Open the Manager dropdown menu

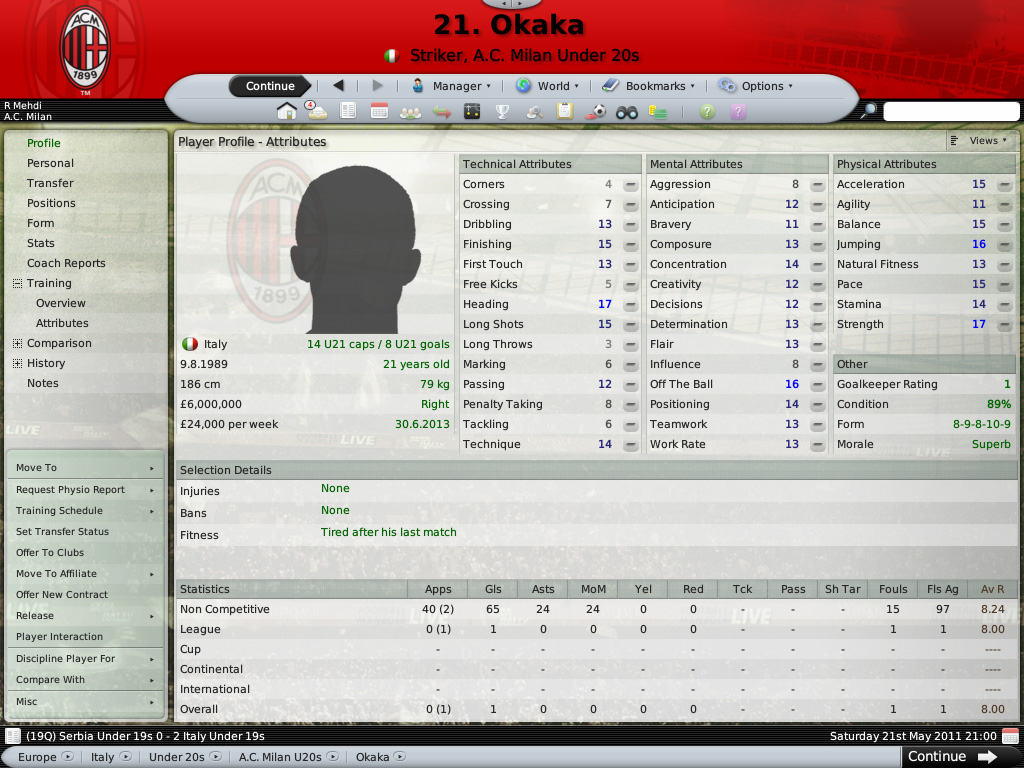tap(451, 86)
